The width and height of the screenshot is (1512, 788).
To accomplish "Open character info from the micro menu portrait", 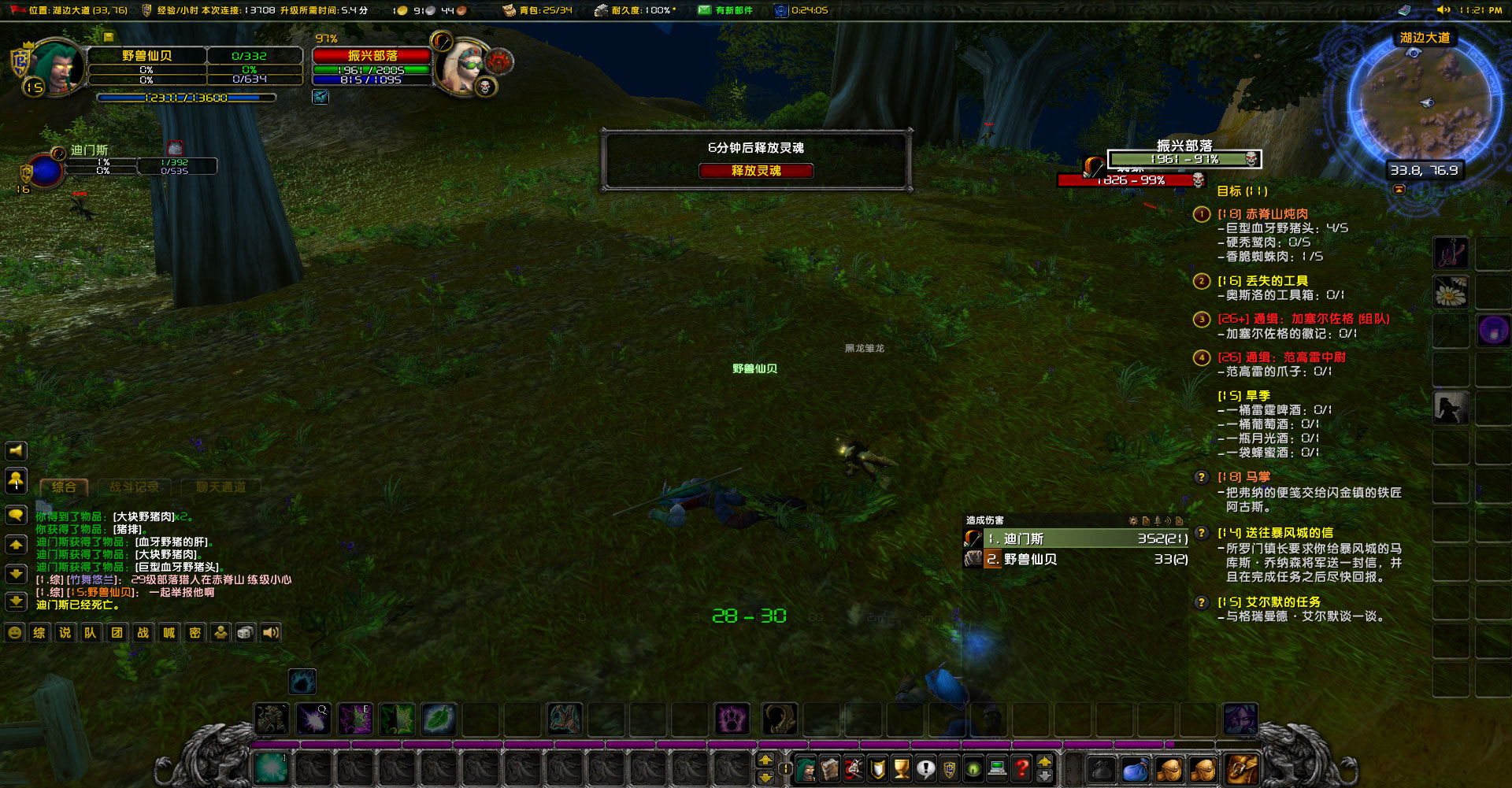I will (805, 769).
